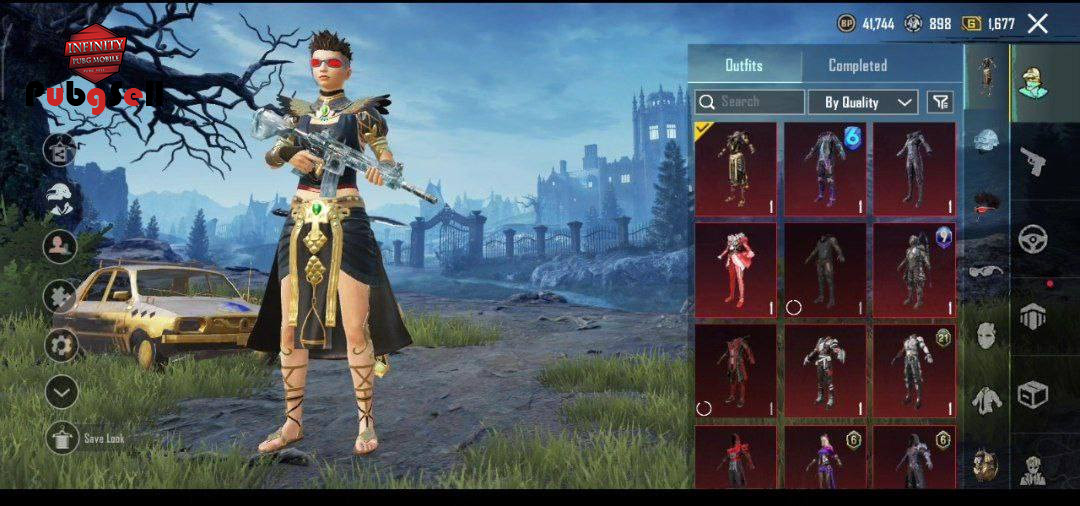Close the inventory screen with X
1080x506 pixels.
[x=1038, y=23]
